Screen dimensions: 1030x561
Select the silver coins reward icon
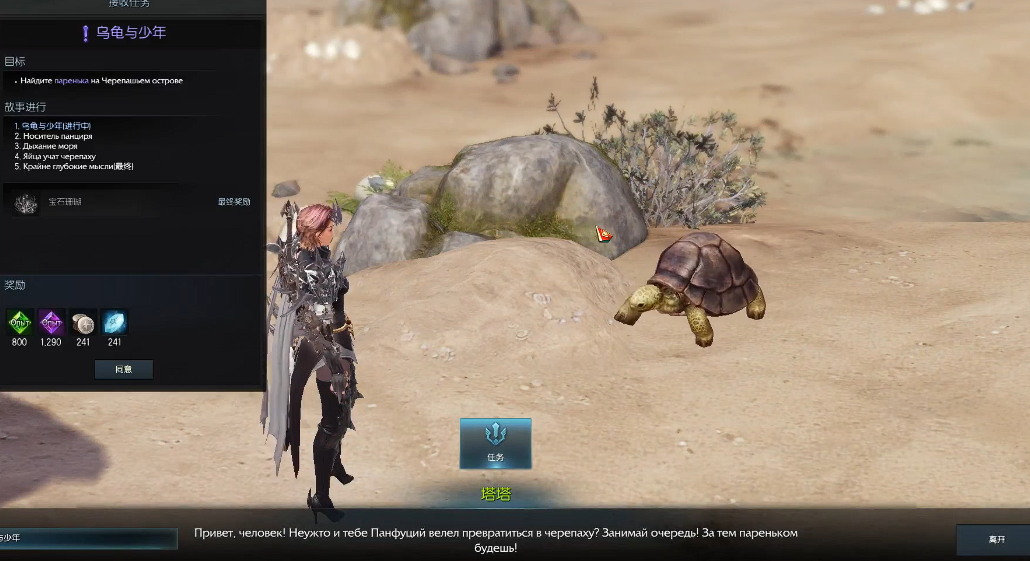click(x=83, y=322)
